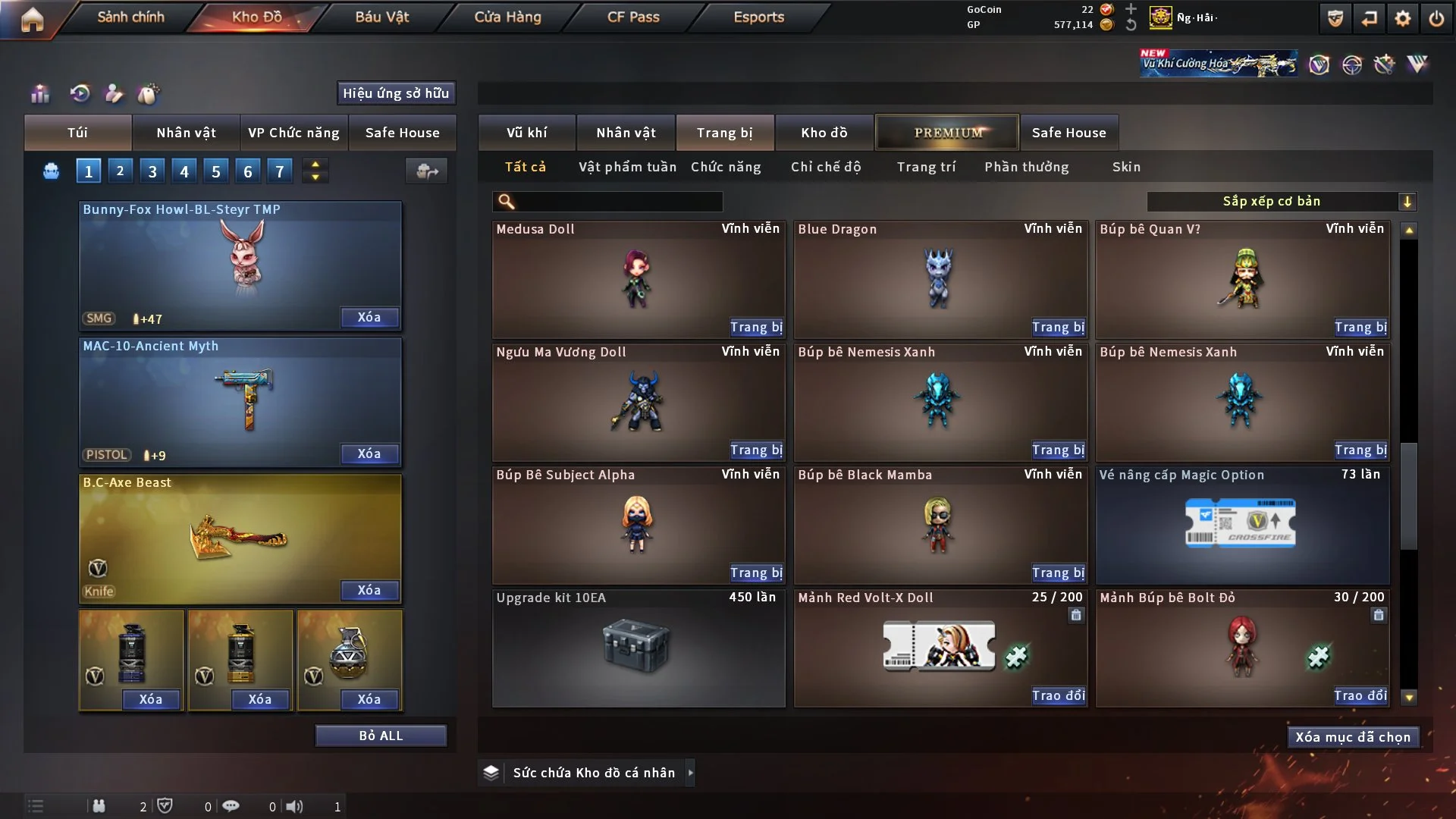Open the VP Chức năng tab
The height and width of the screenshot is (819, 1456).
click(x=293, y=133)
